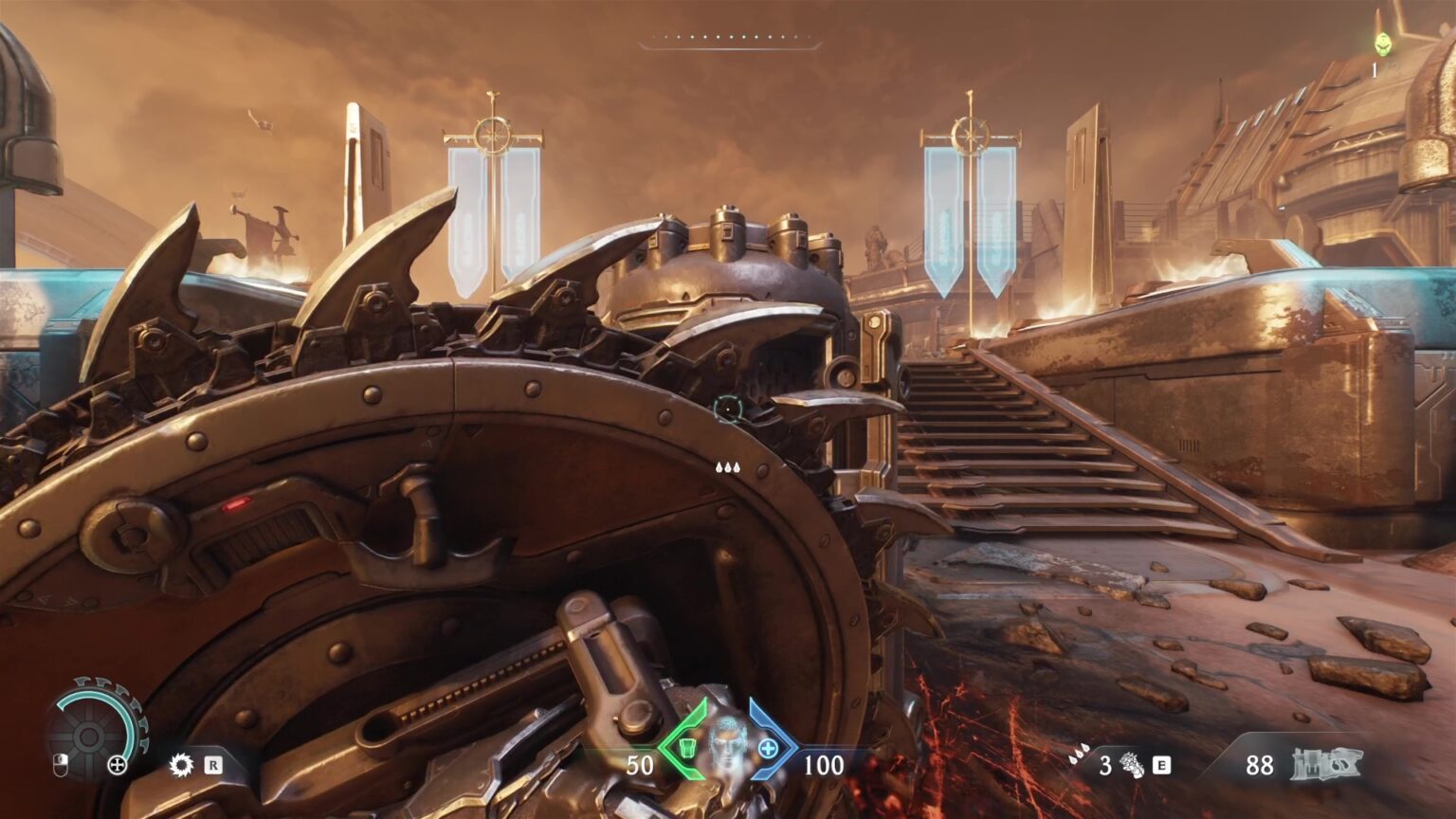Click the health value reading 100

[824, 764]
